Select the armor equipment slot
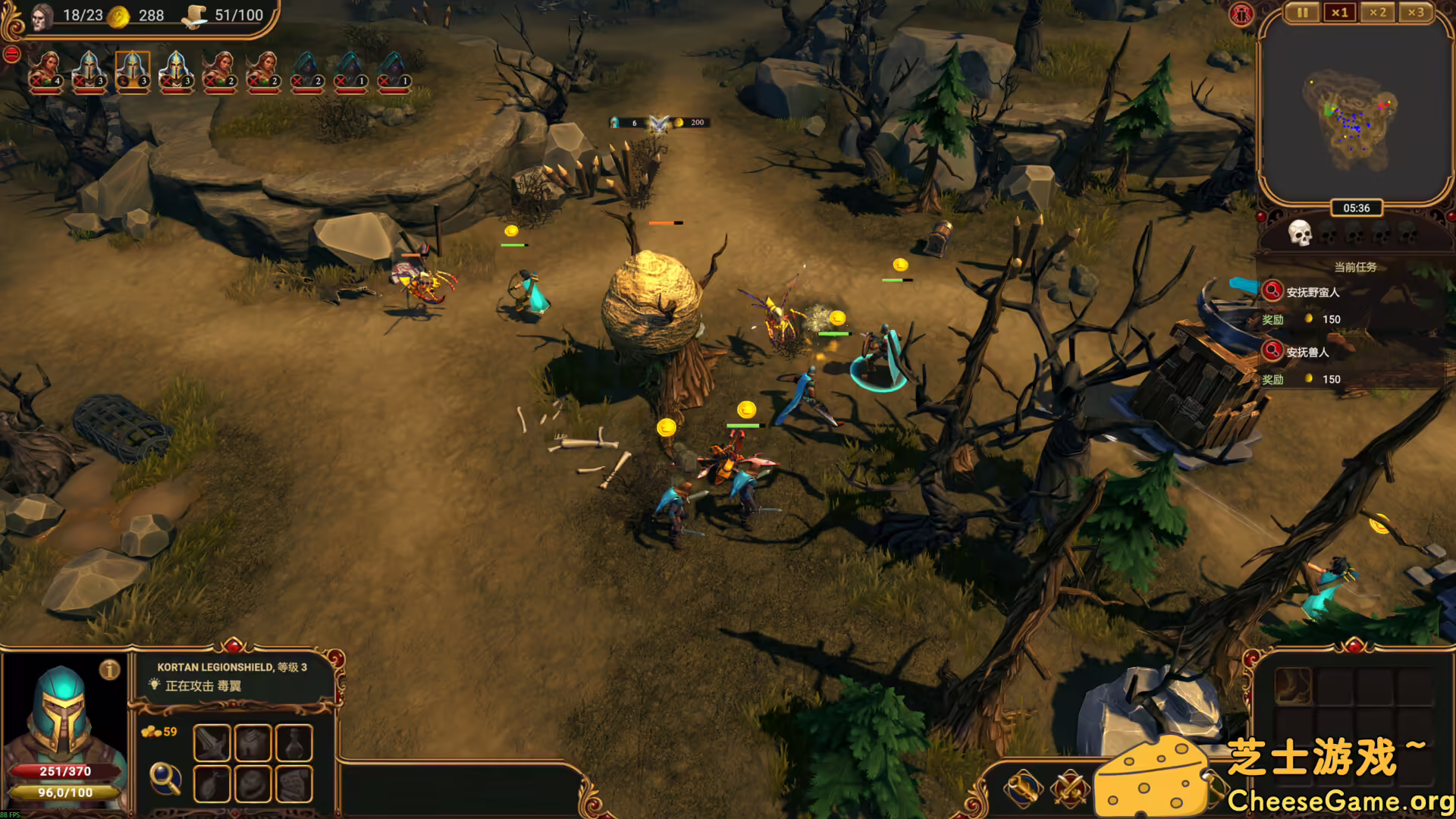Screen dimensions: 1456x819 click(x=253, y=742)
